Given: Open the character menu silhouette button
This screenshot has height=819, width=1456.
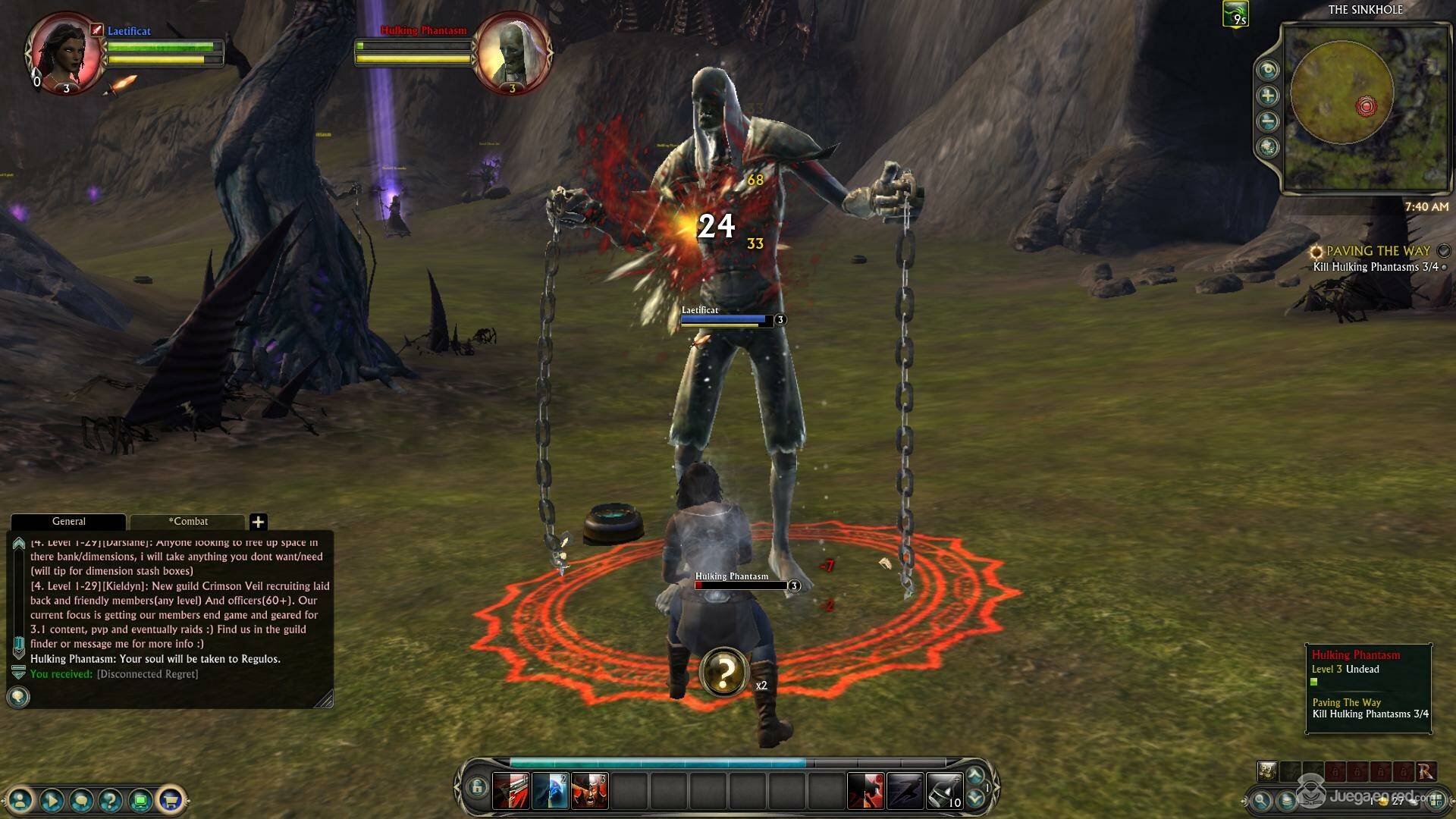Looking at the screenshot, I should (21, 799).
